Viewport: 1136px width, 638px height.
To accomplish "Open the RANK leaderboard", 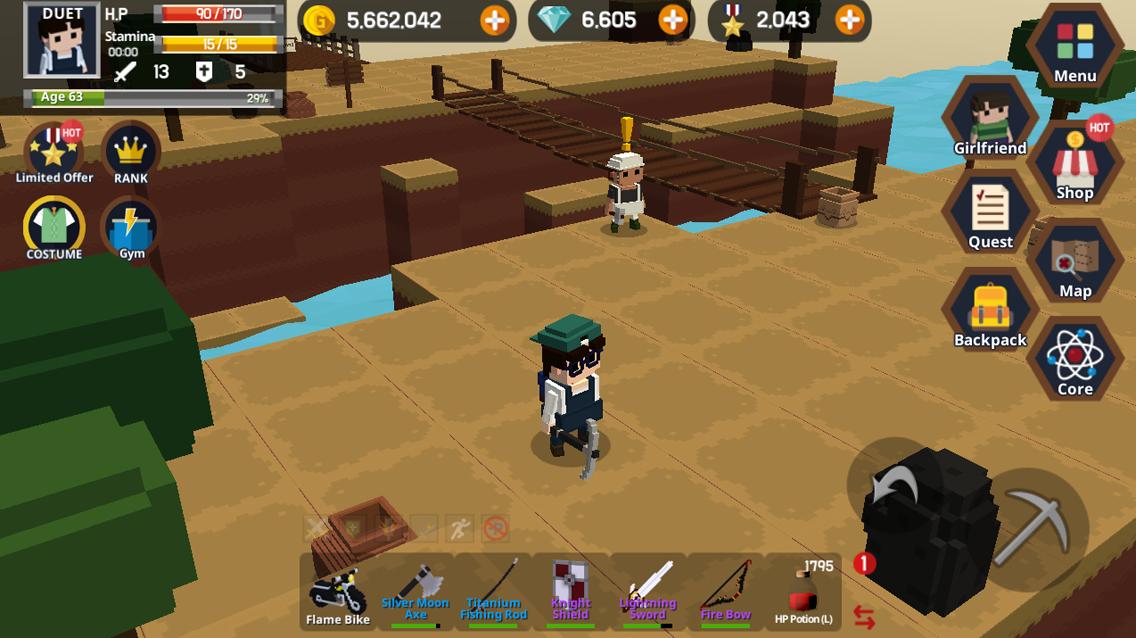I will [x=131, y=153].
